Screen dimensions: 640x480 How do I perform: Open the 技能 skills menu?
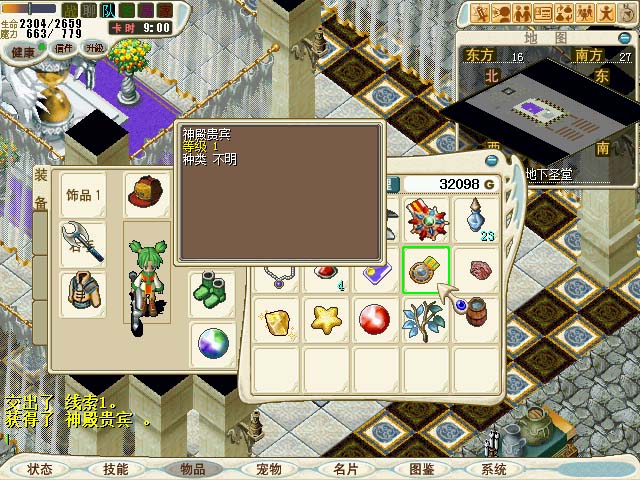coord(115,469)
